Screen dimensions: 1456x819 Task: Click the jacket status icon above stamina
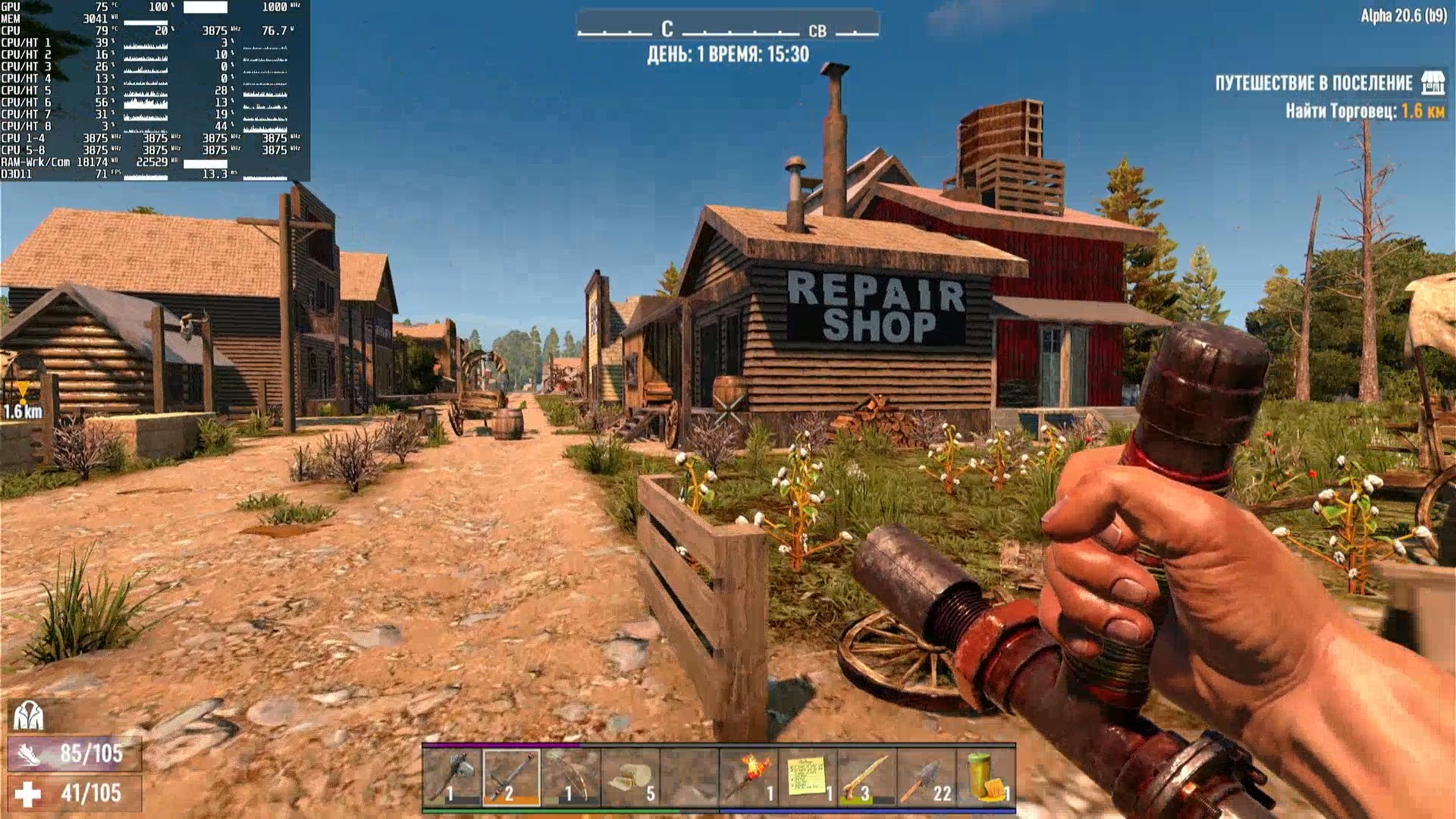[28, 715]
